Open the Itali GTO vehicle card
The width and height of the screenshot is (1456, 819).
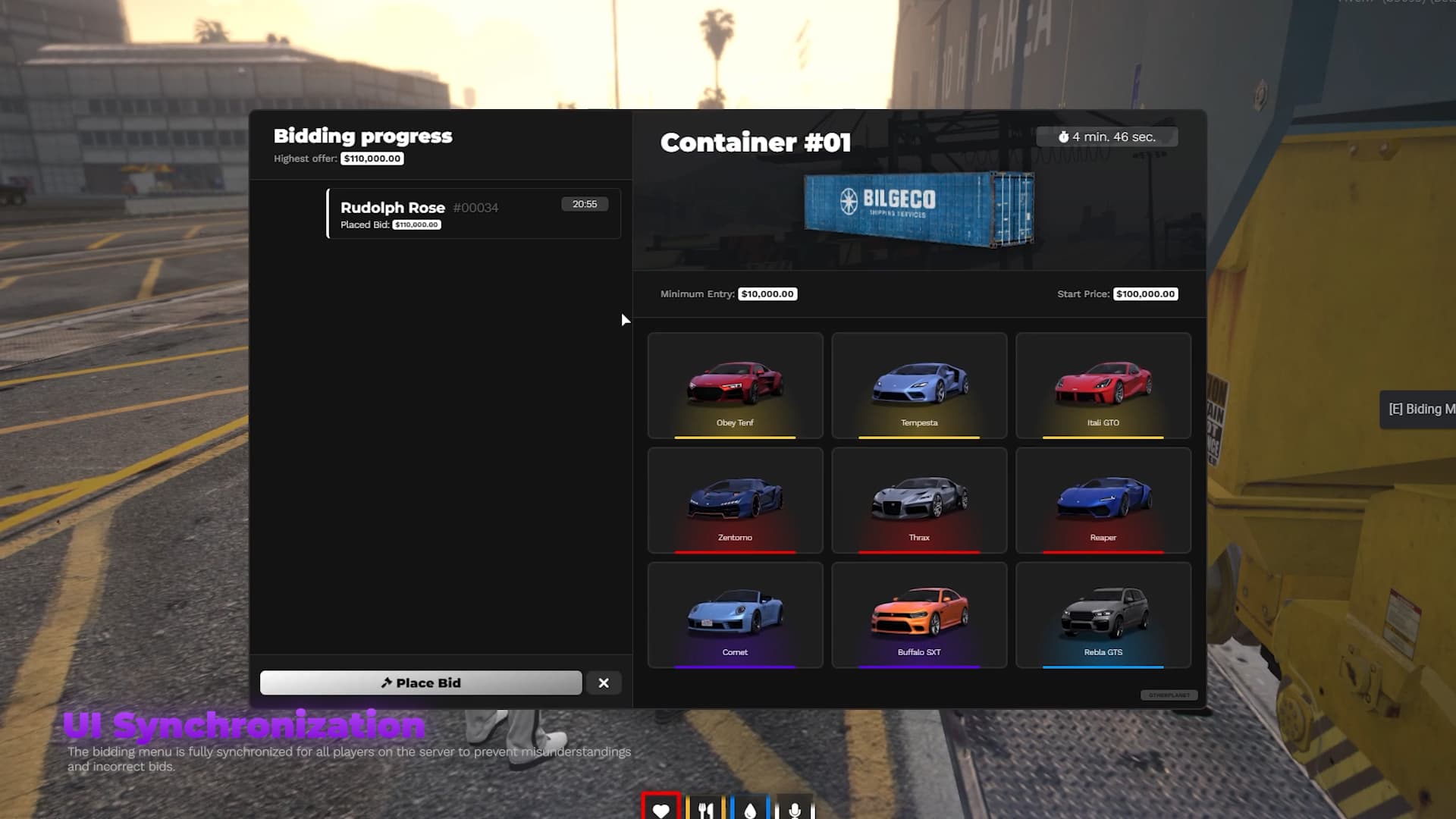tap(1103, 385)
